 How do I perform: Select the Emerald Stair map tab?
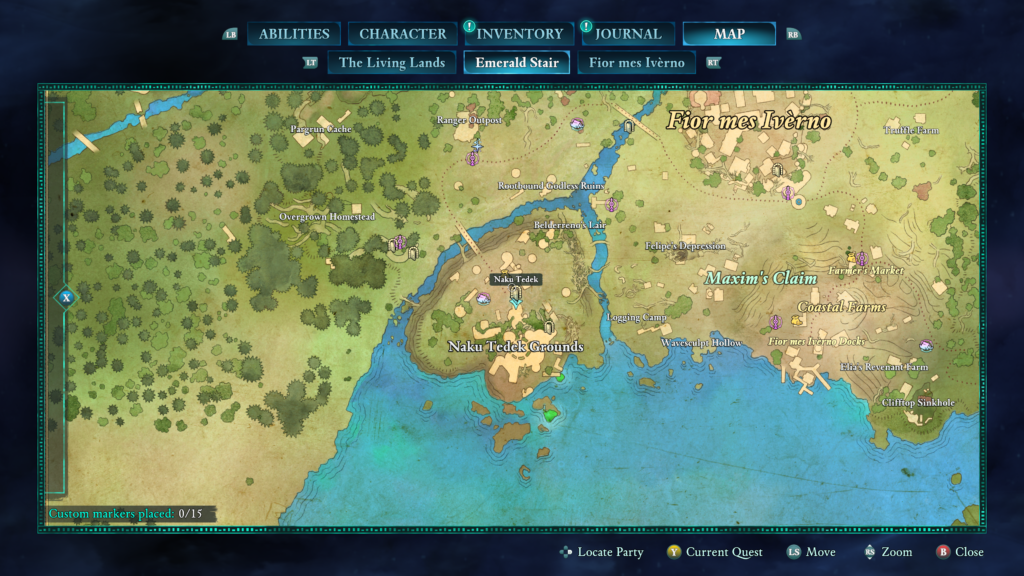click(x=517, y=63)
